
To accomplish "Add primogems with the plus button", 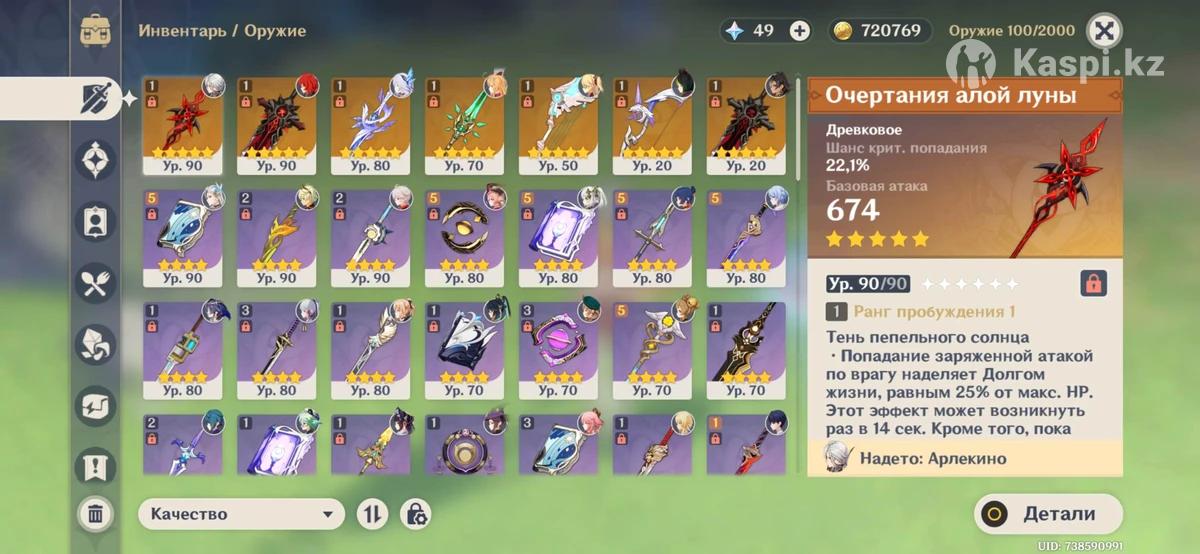I will tap(800, 30).
